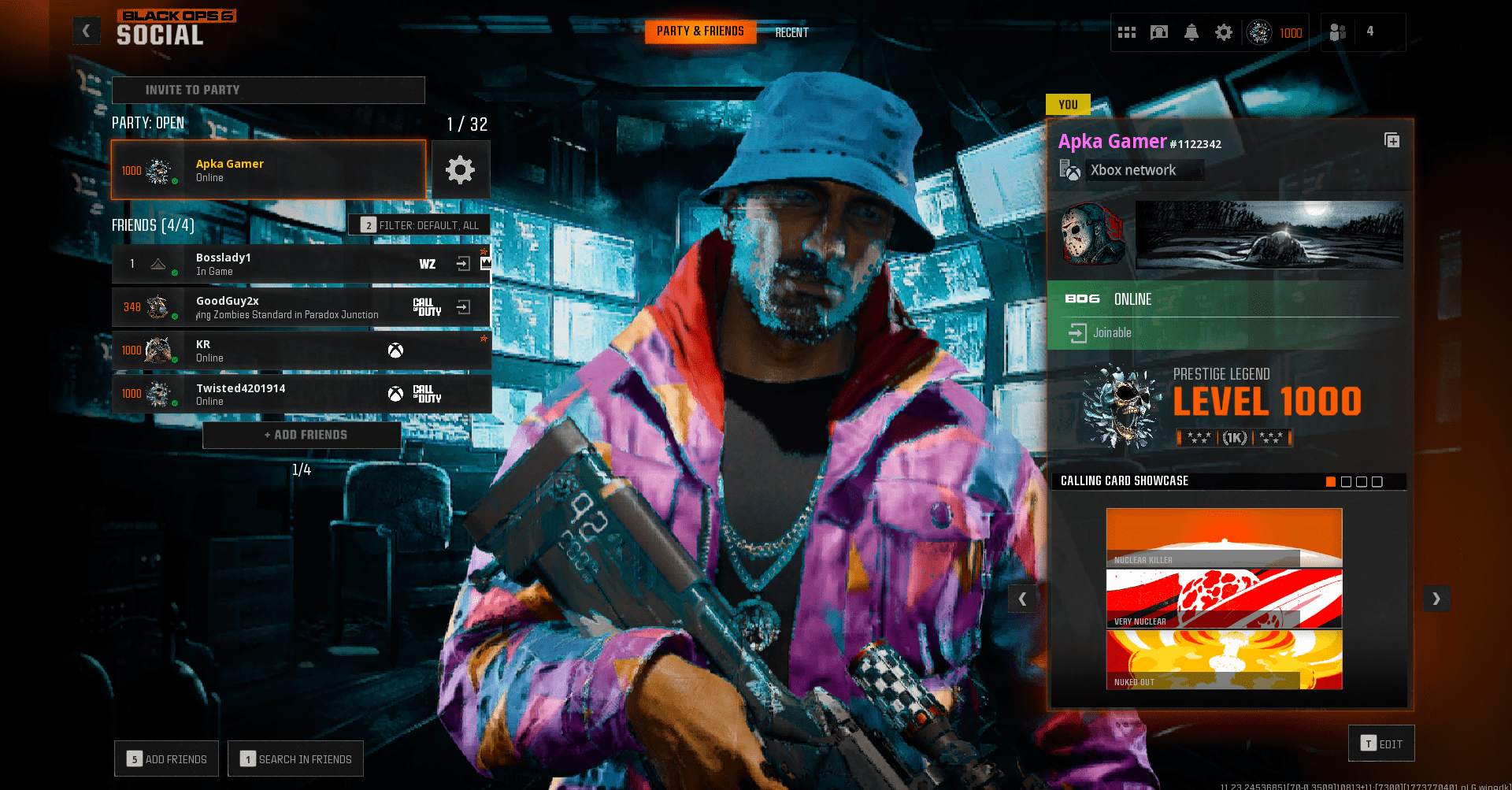The height and width of the screenshot is (790, 1512).
Task: Select the second calling card page indicator
Action: (x=1345, y=481)
